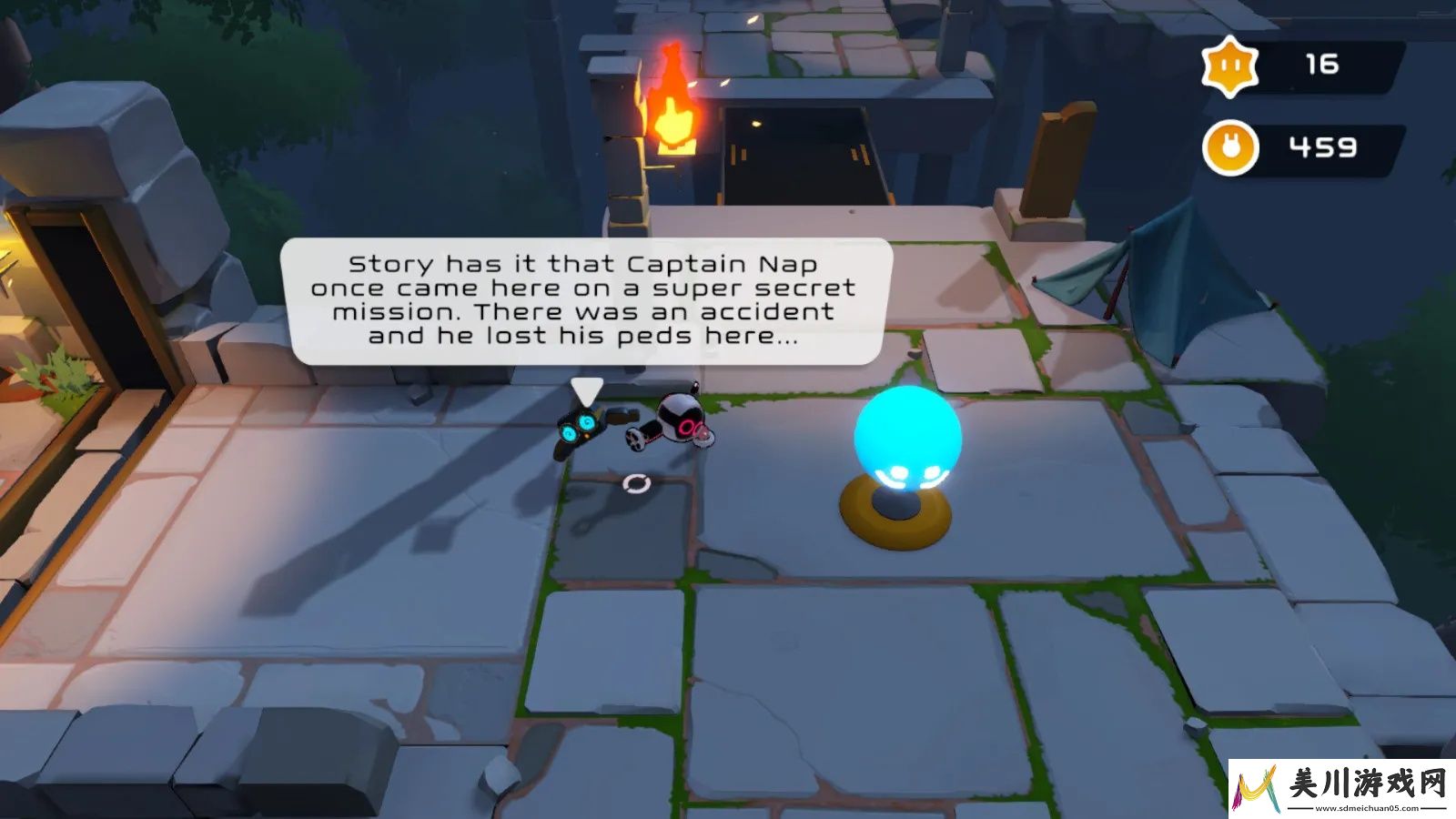Select the bunny coin currency icon
This screenshot has width=1456, height=819.
tap(1230, 148)
